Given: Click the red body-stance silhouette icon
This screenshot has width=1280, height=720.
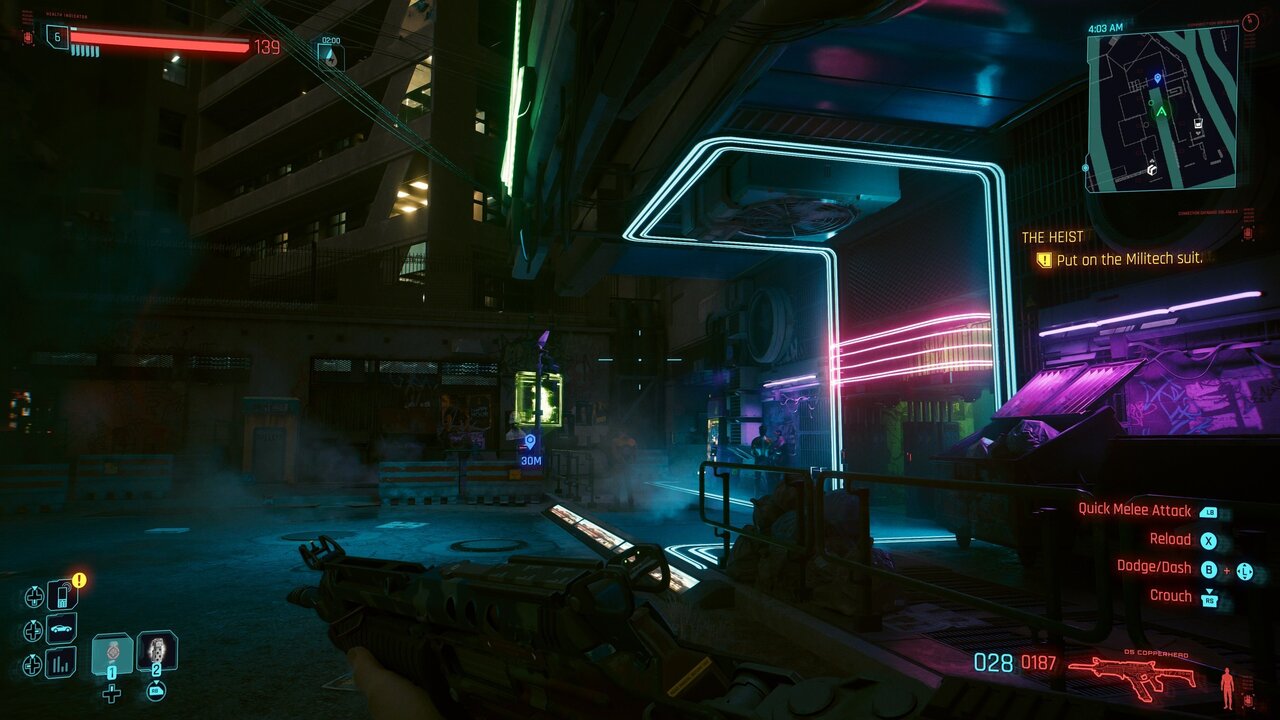Looking at the screenshot, I should (x=1227, y=687).
